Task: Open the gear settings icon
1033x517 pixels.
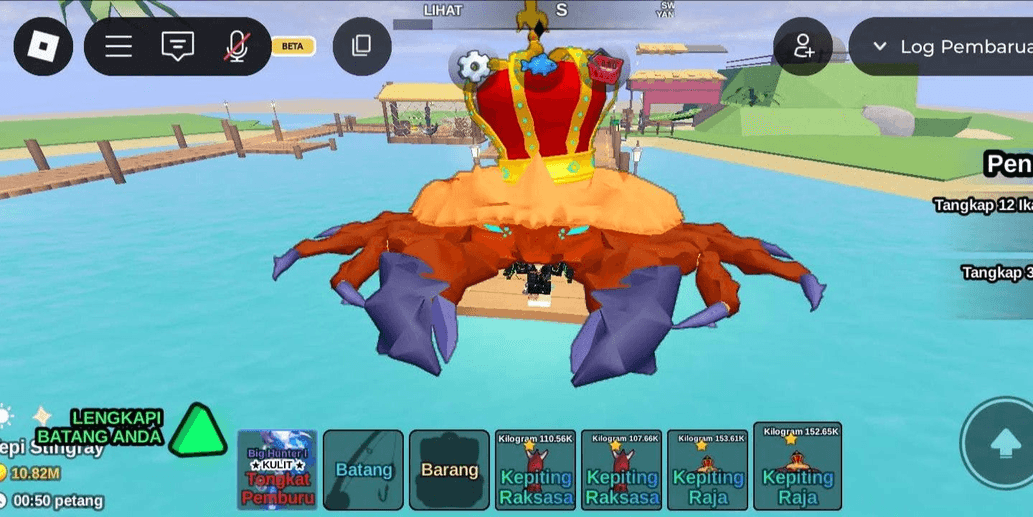Action: pyautogui.click(x=474, y=66)
